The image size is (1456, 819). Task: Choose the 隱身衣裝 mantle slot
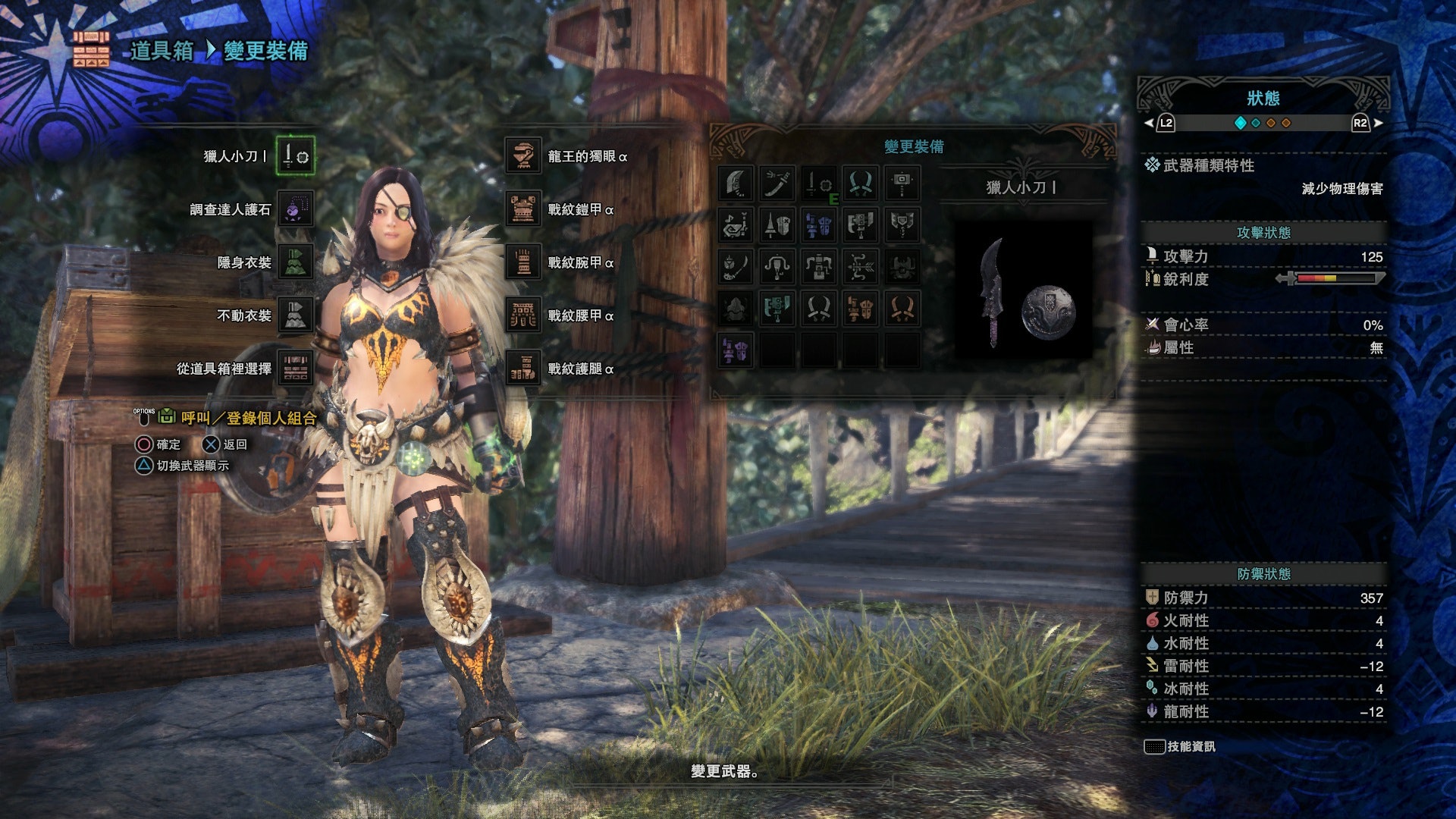click(295, 262)
